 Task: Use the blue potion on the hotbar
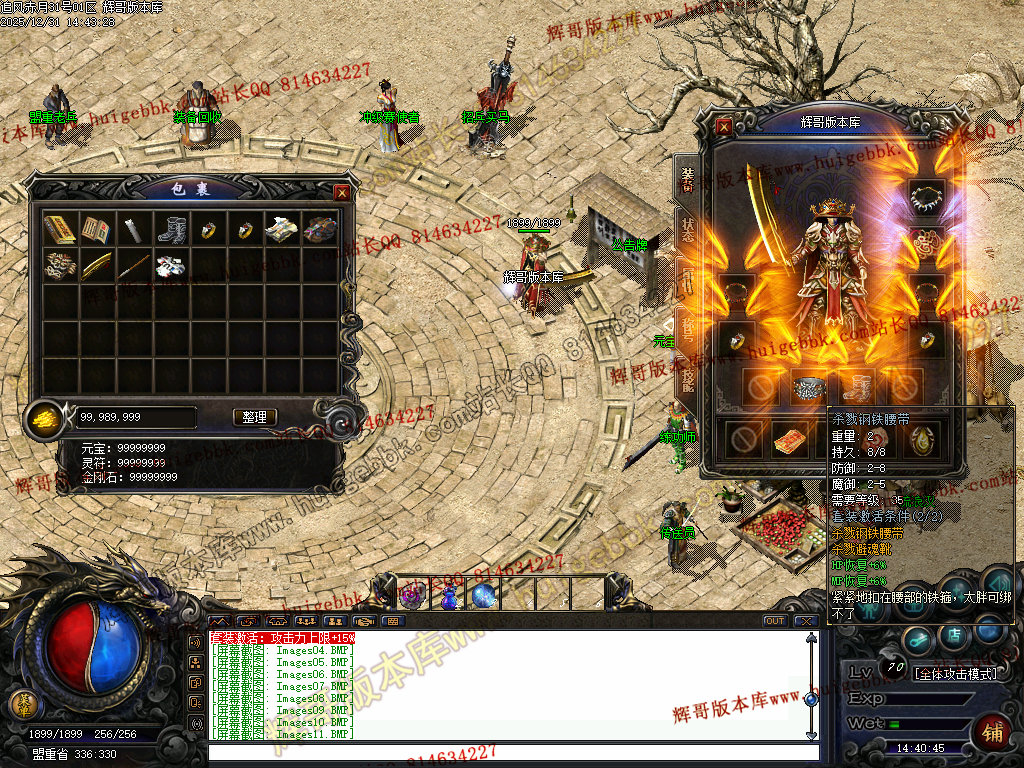pyautogui.click(x=450, y=597)
